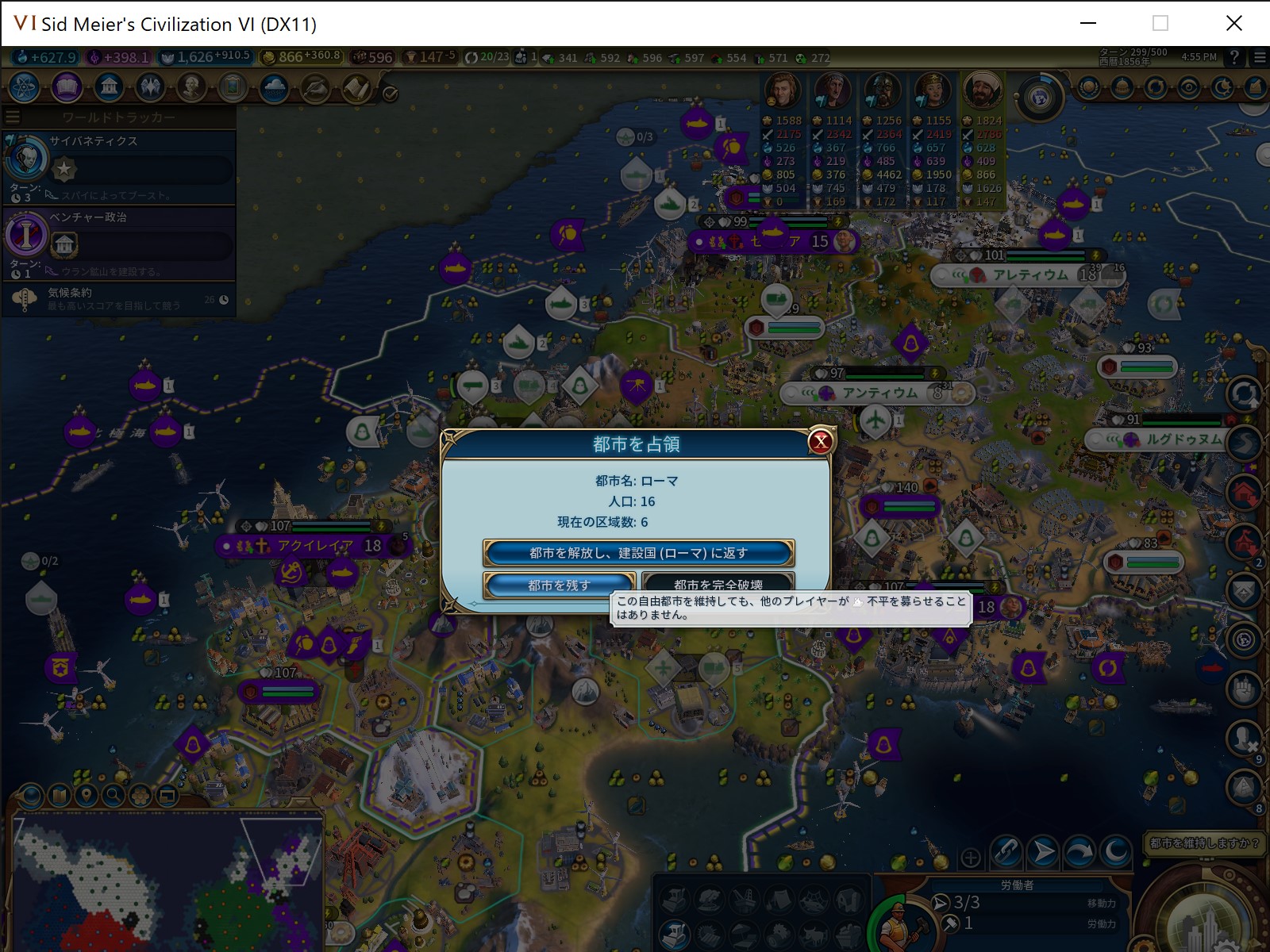Open the religion panel icon
1270x952 pixels.
[149, 88]
